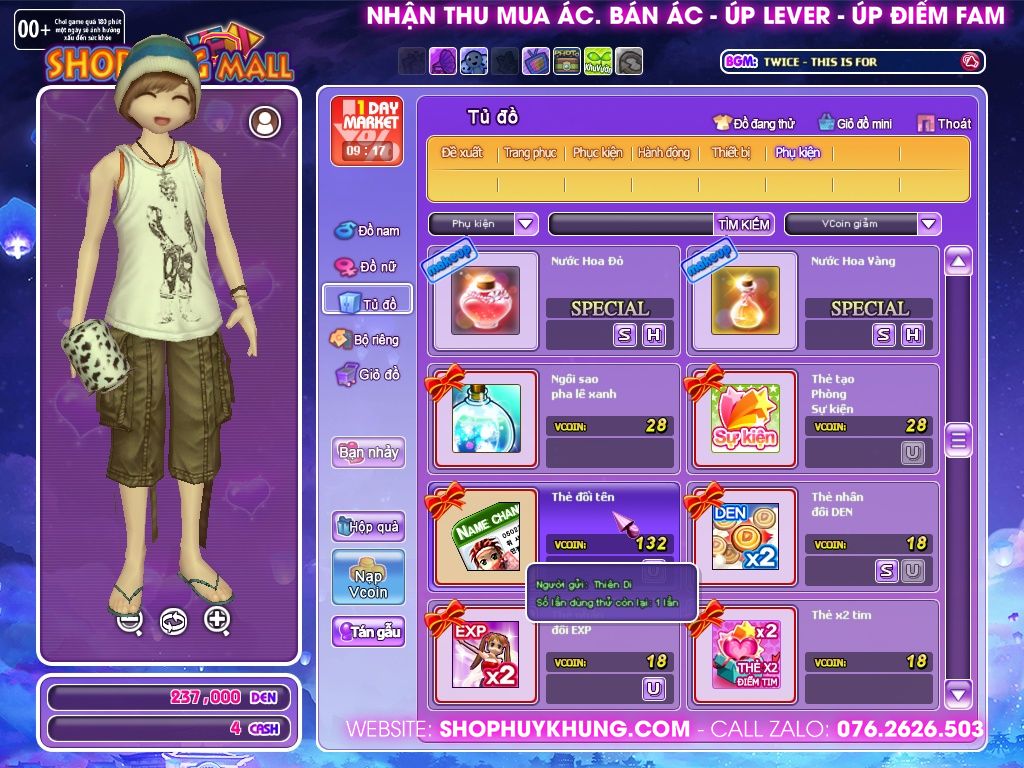Open the Đồ nữ category
The width and height of the screenshot is (1024, 768).
click(x=367, y=267)
